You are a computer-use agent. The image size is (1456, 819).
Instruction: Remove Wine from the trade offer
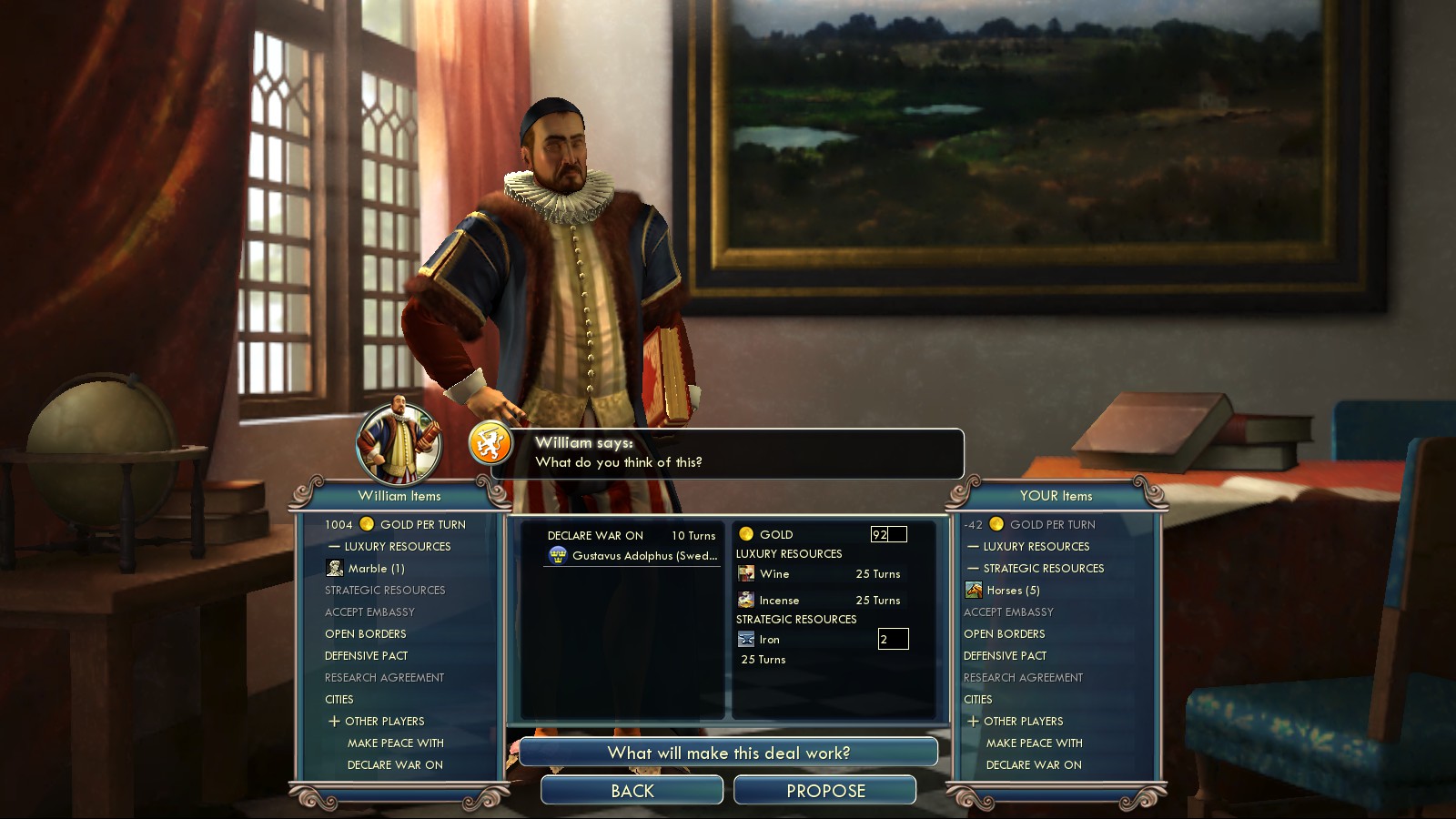click(774, 574)
